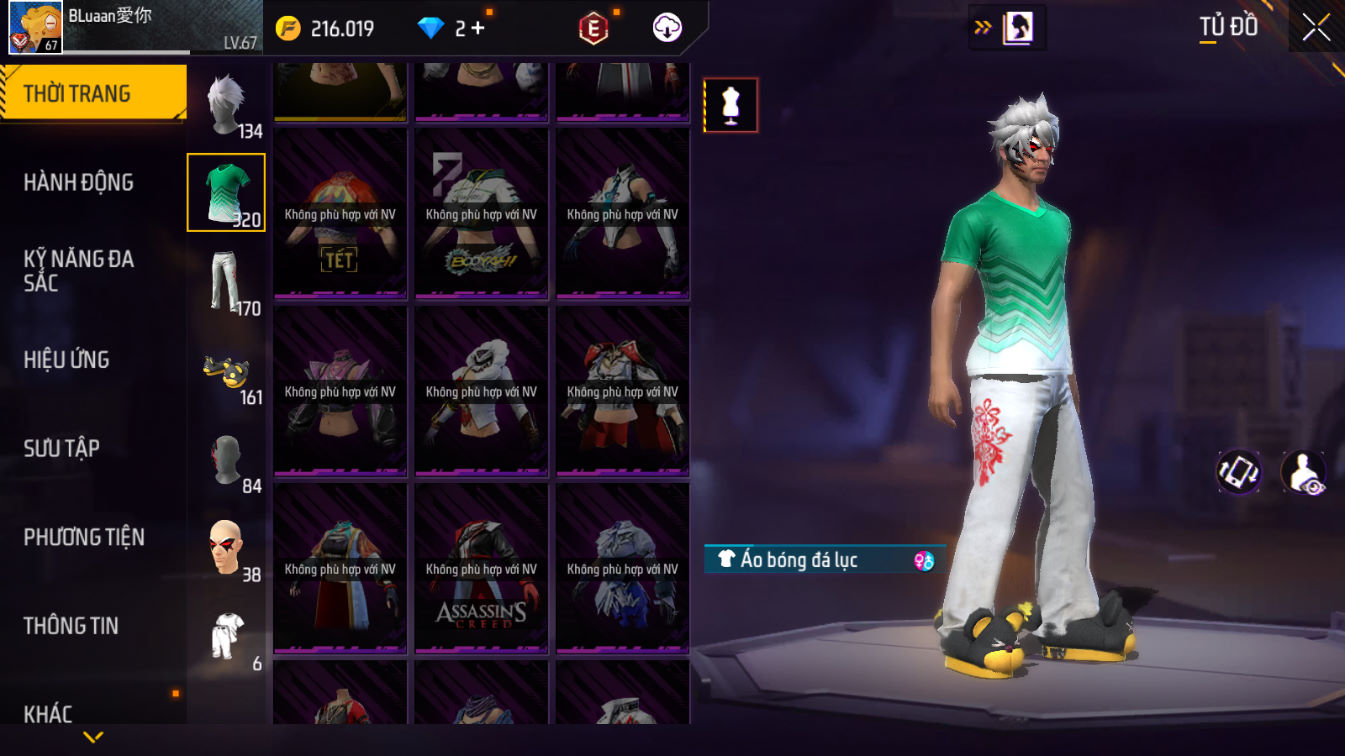This screenshot has width=1345, height=756.
Task: Pick the TẾT outfit thumbnail
Action: coord(340,214)
